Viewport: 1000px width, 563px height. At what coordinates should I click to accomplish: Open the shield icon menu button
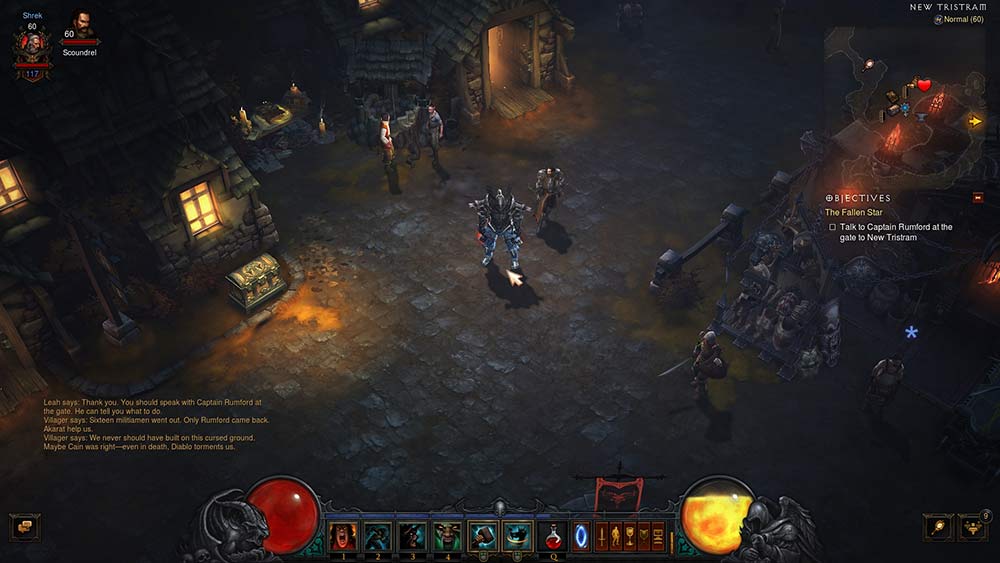coord(644,536)
